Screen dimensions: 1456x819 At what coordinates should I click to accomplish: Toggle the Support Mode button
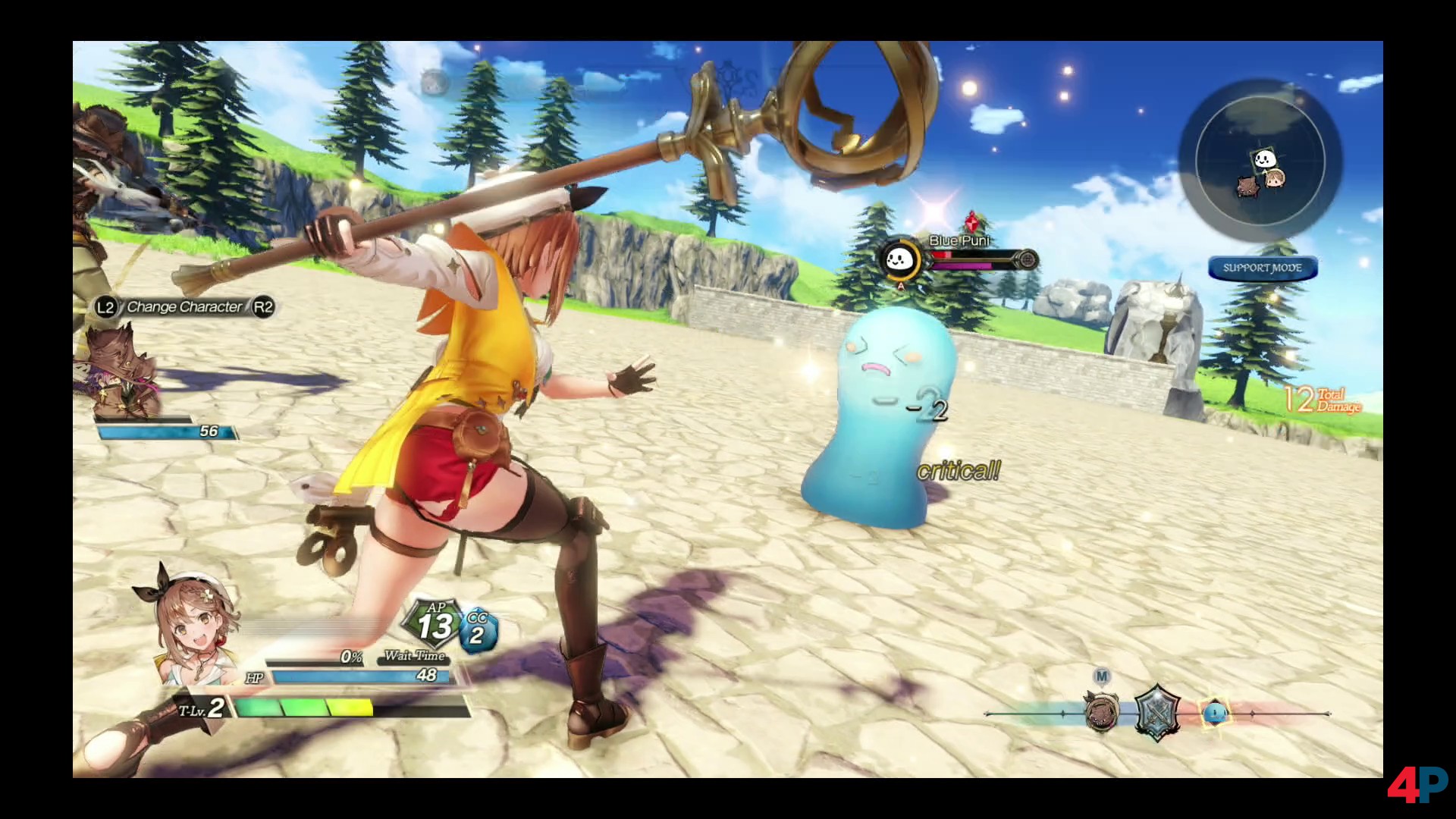pos(1262,268)
